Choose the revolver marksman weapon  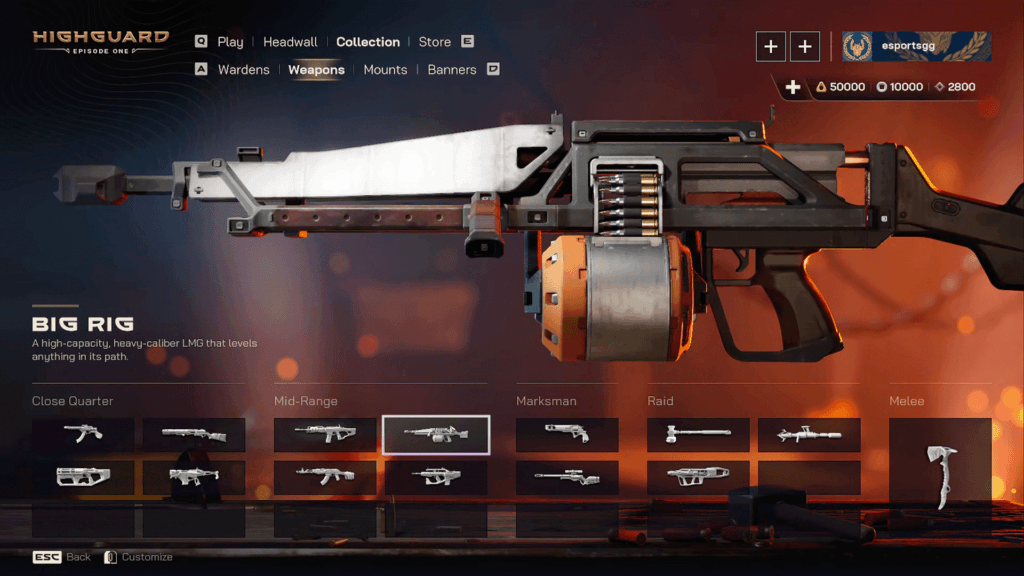pos(567,434)
